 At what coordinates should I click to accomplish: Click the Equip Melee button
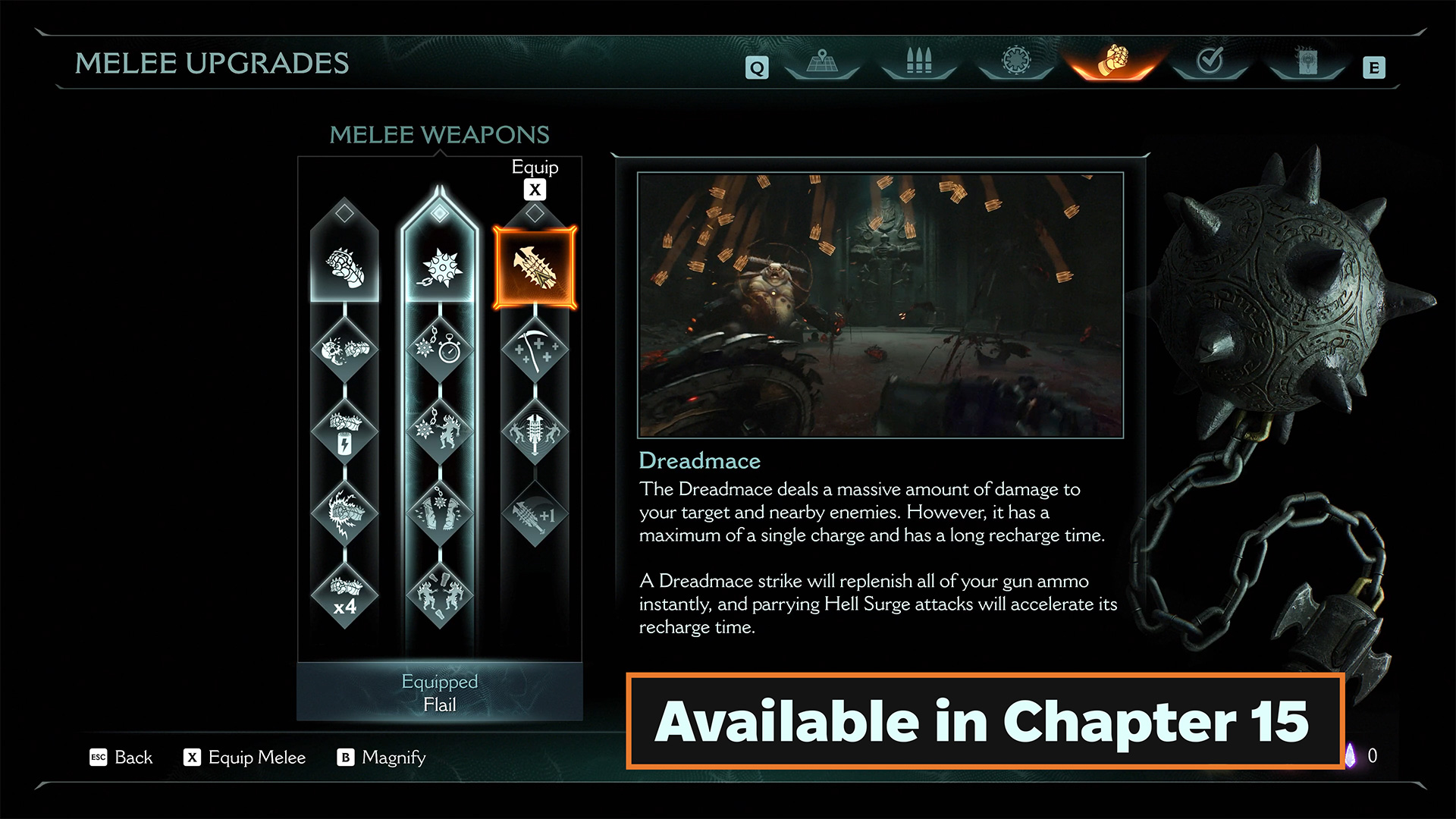[244, 758]
